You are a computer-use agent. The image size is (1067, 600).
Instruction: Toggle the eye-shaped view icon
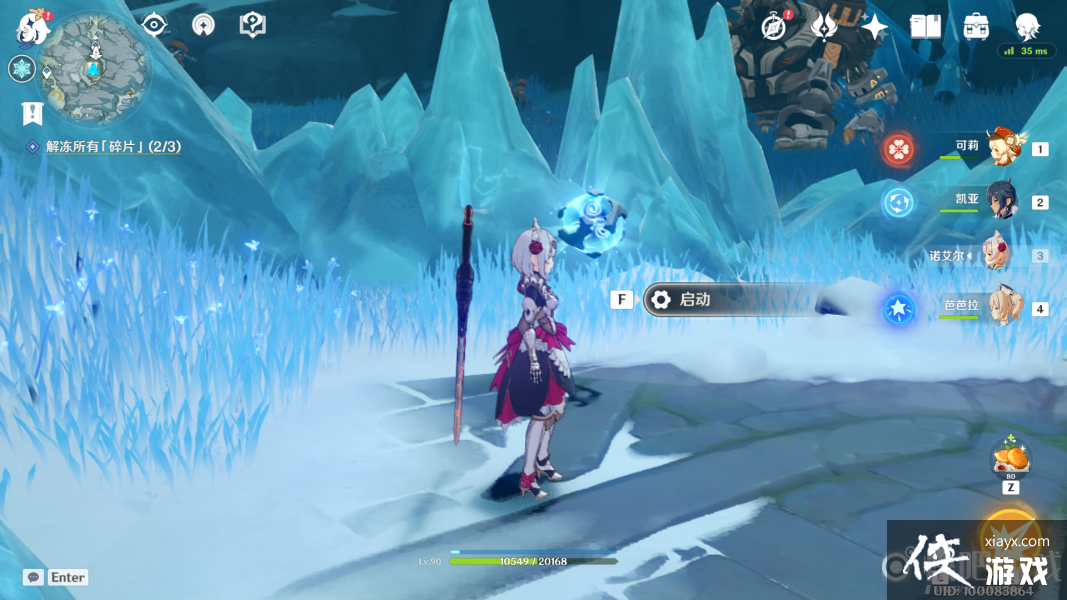click(154, 25)
